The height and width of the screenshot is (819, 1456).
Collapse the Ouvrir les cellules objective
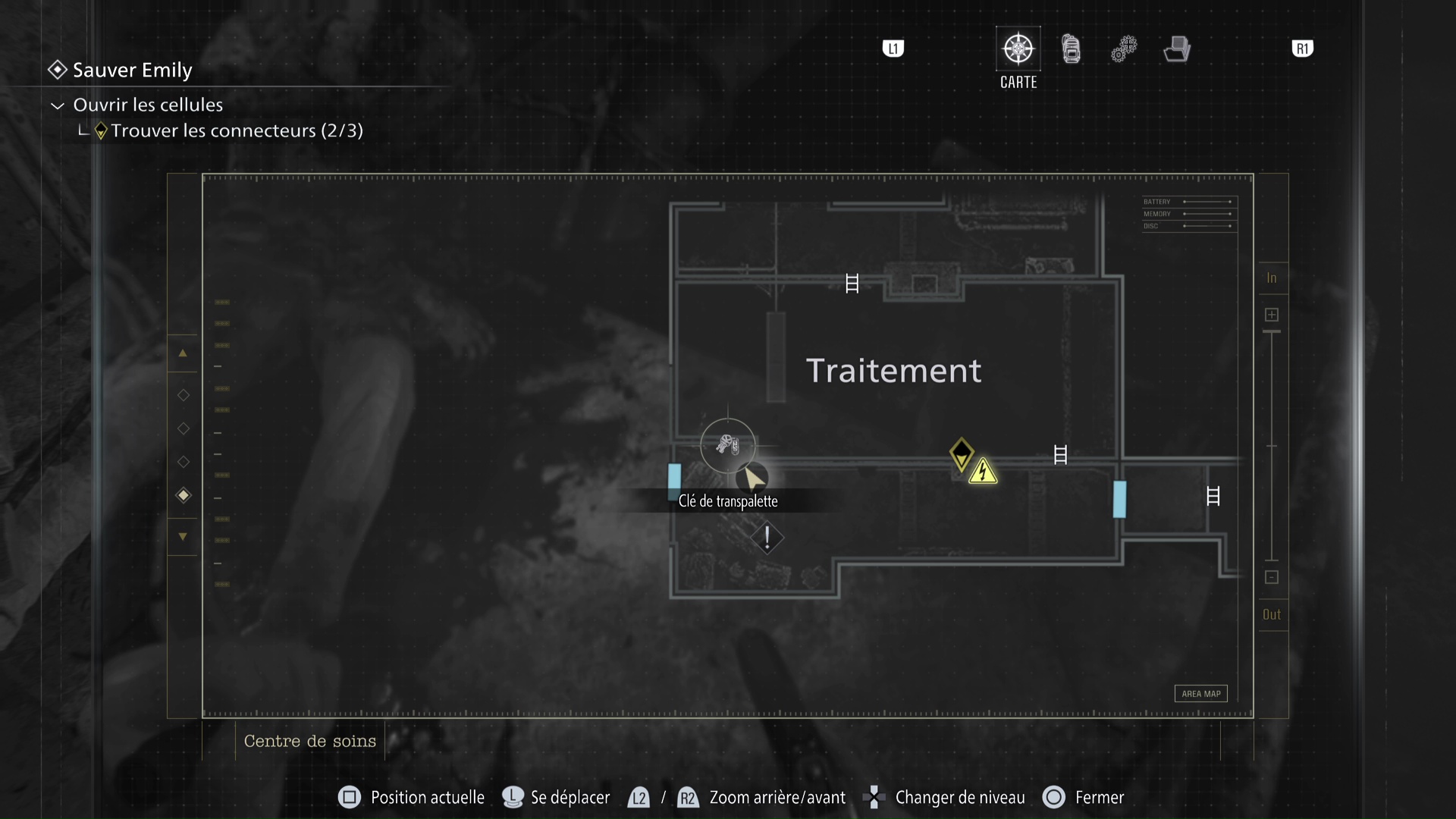57,105
